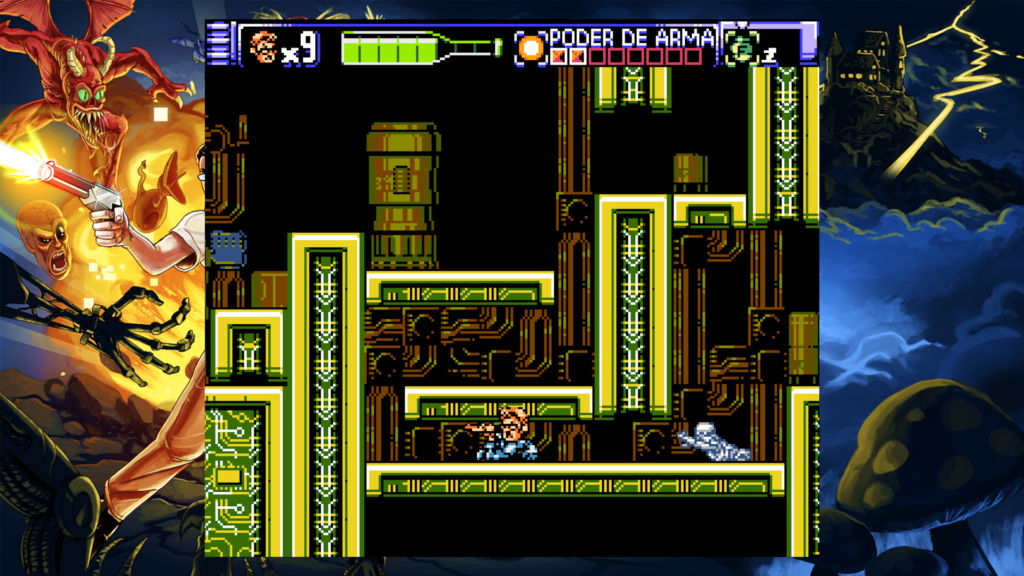Click the green item icon in the HUD
The image size is (1024, 576).
click(741, 47)
